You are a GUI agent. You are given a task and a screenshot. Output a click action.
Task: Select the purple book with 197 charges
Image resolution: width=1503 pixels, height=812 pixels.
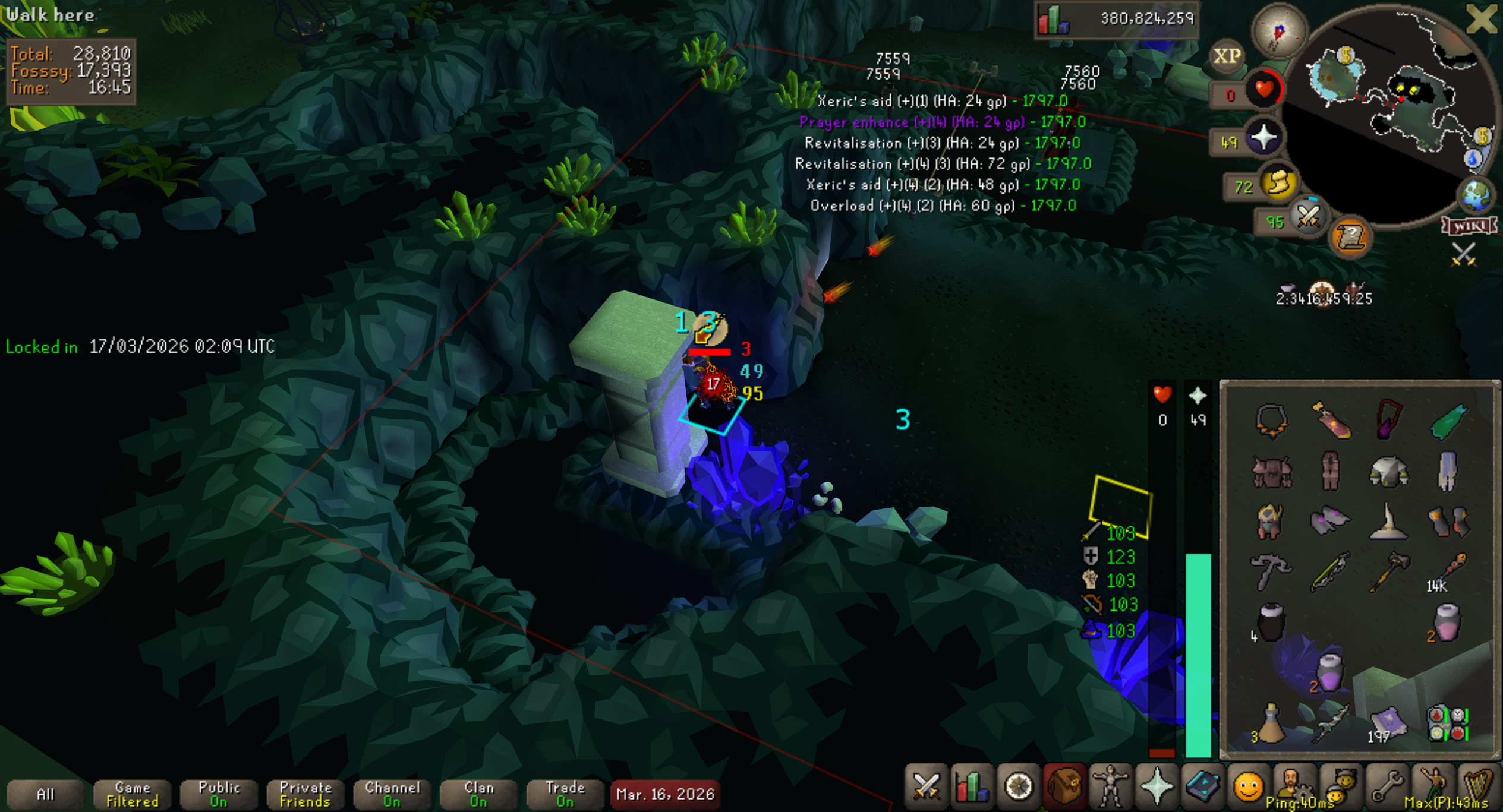pyautogui.click(x=1388, y=724)
